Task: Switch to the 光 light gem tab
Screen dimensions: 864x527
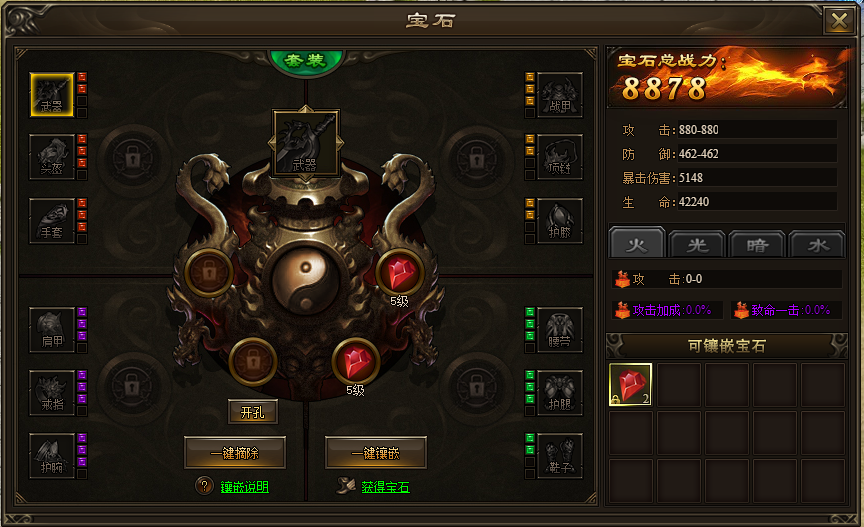Action: click(696, 244)
